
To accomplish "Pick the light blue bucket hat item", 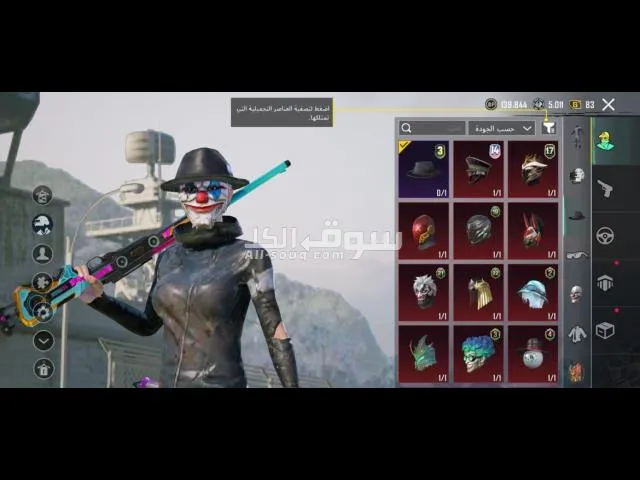I will click(532, 291).
